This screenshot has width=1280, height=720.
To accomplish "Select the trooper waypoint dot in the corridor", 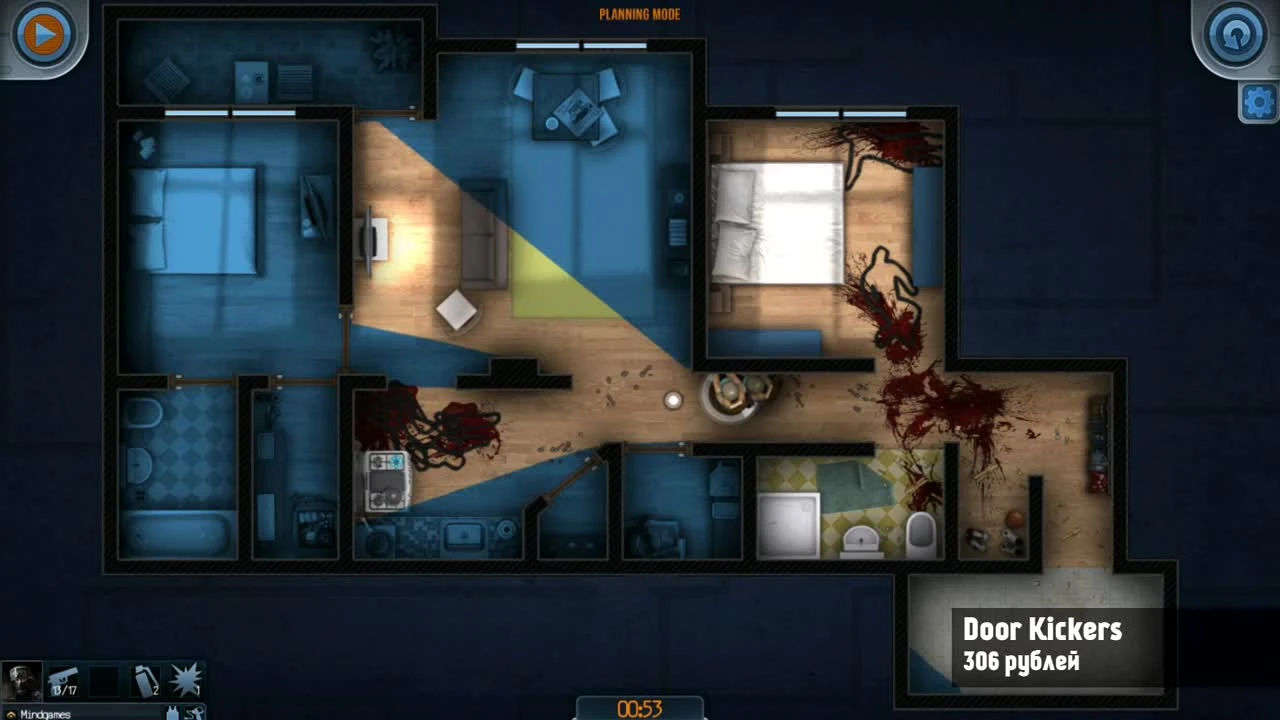I will (672, 400).
